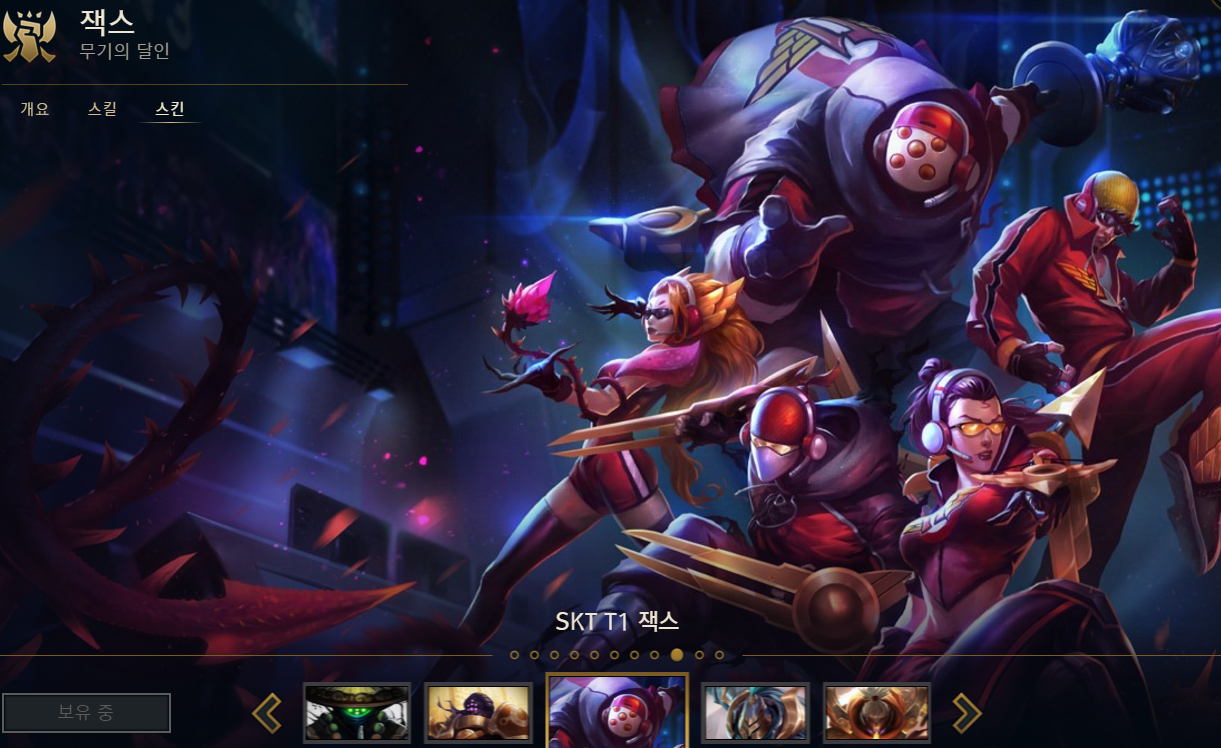Jump to the first skin pagination dot
1221x748 pixels.
coord(515,656)
